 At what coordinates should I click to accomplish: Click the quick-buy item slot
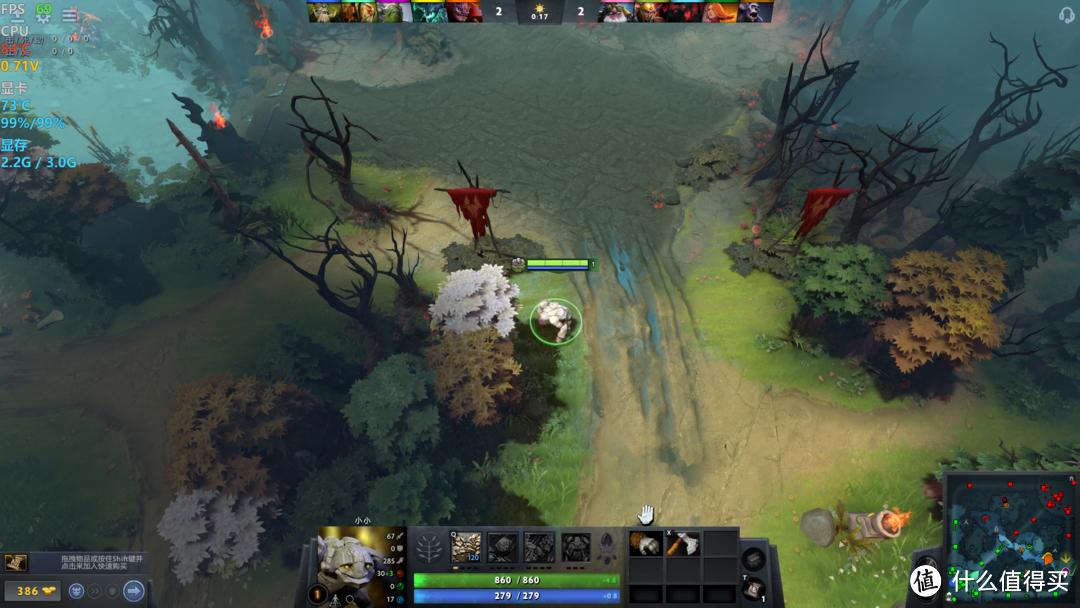pyautogui.click(x=15, y=563)
